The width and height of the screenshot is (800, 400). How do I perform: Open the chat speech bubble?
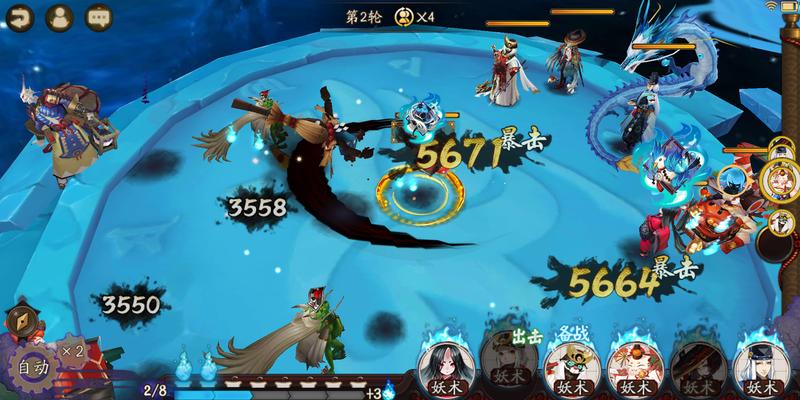99,17
